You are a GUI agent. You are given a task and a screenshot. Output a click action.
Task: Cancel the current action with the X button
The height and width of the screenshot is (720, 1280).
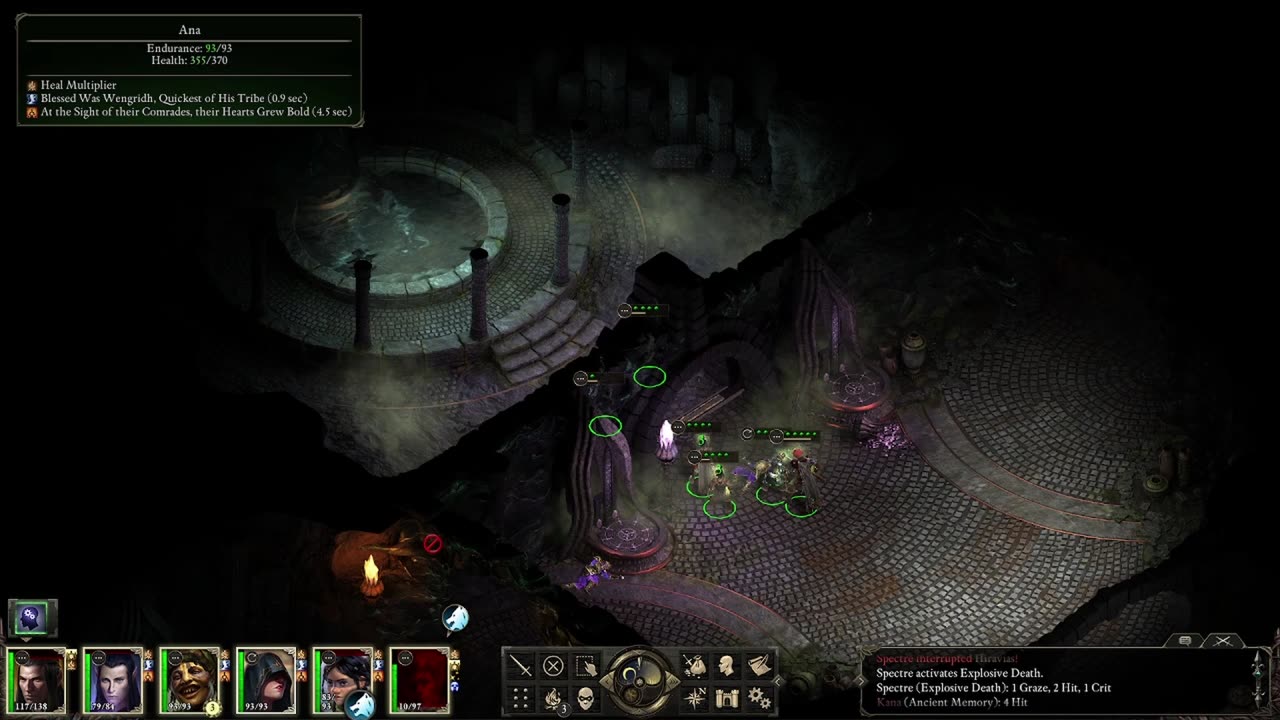[x=553, y=665]
